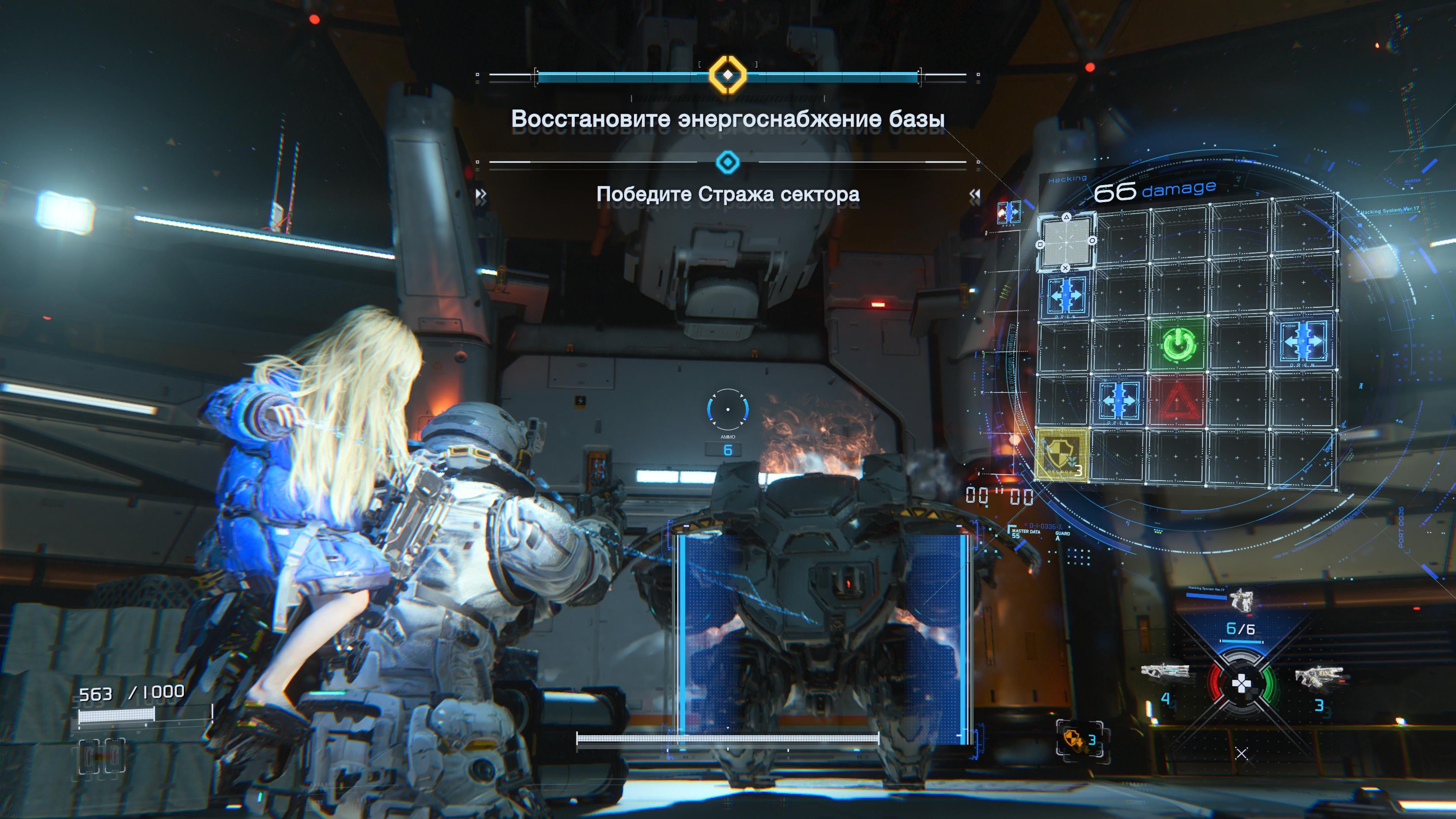Click the blue sub-objective diamond marker

click(728, 163)
